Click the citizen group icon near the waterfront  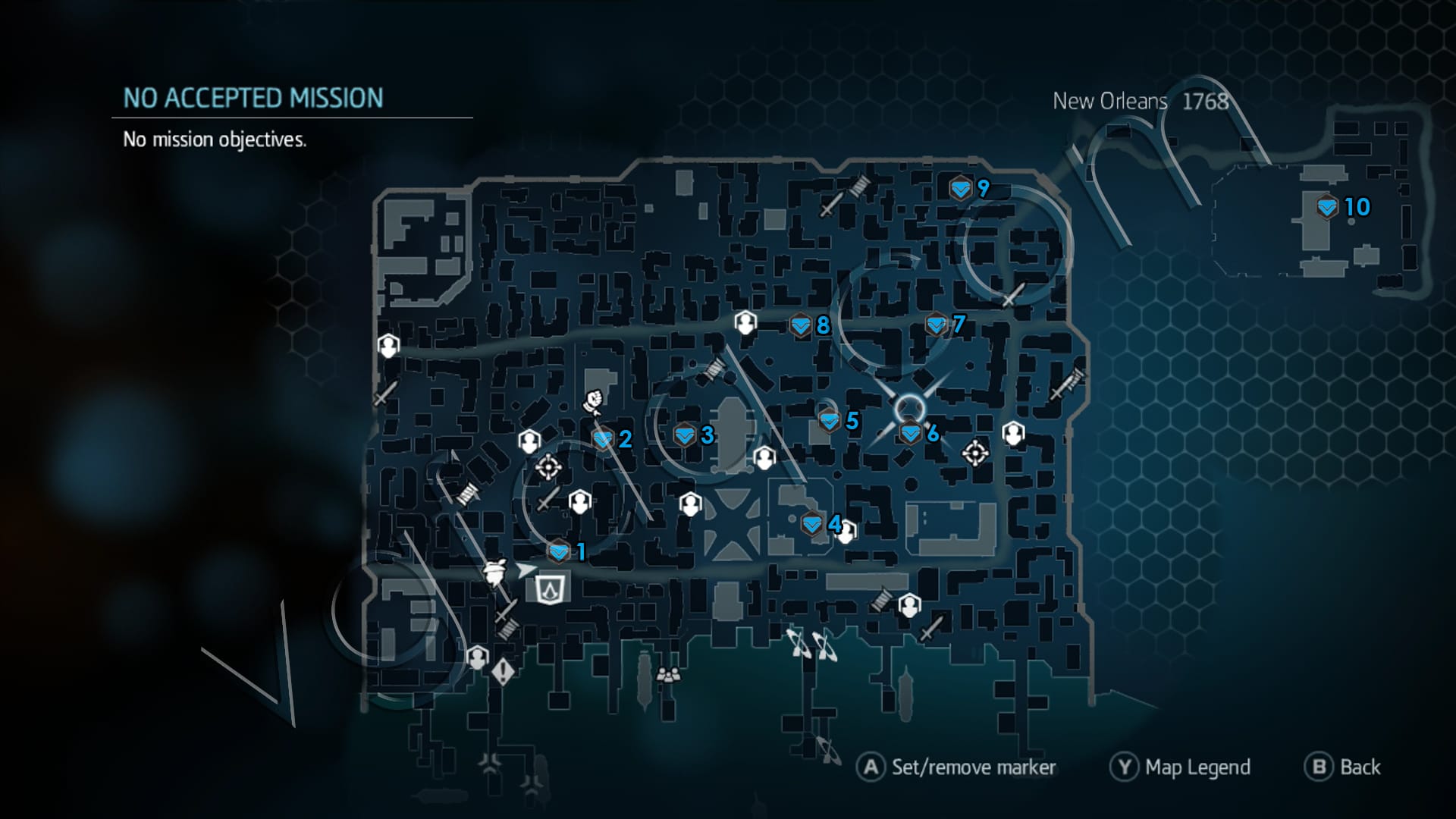coord(668,675)
